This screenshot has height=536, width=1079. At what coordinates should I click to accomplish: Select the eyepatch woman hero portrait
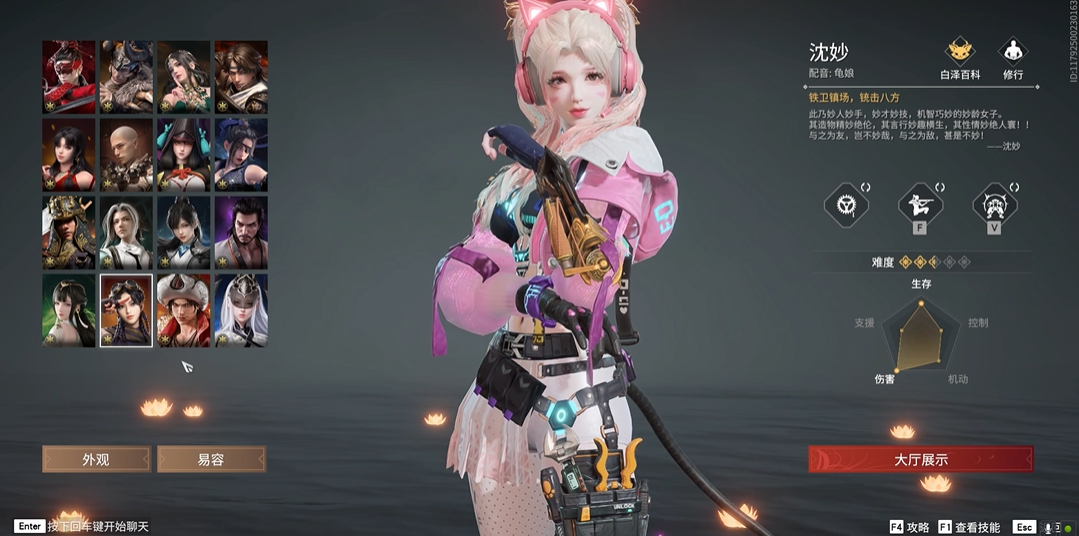[x=241, y=155]
